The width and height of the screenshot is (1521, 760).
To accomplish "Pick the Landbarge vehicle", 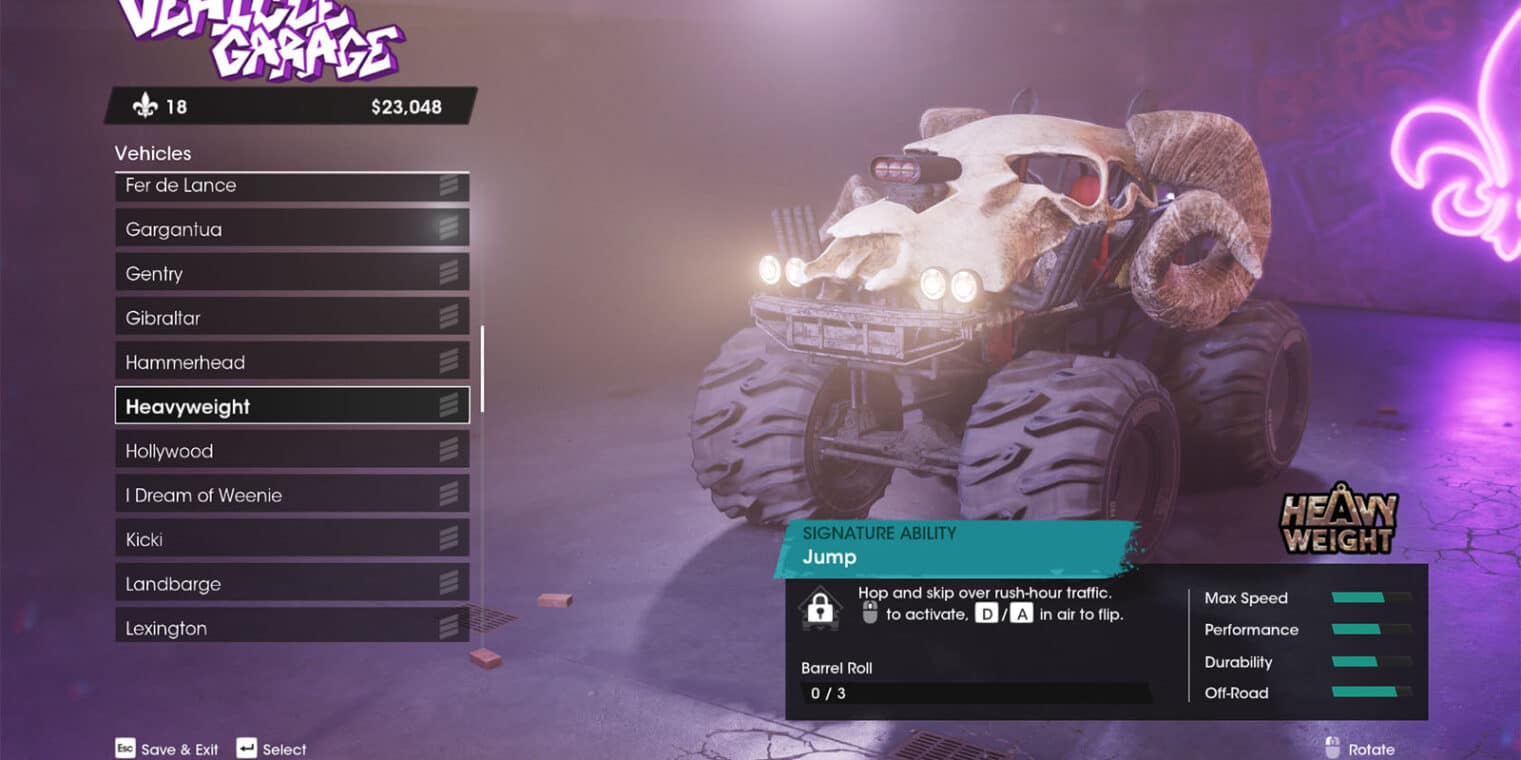I will coord(291,584).
